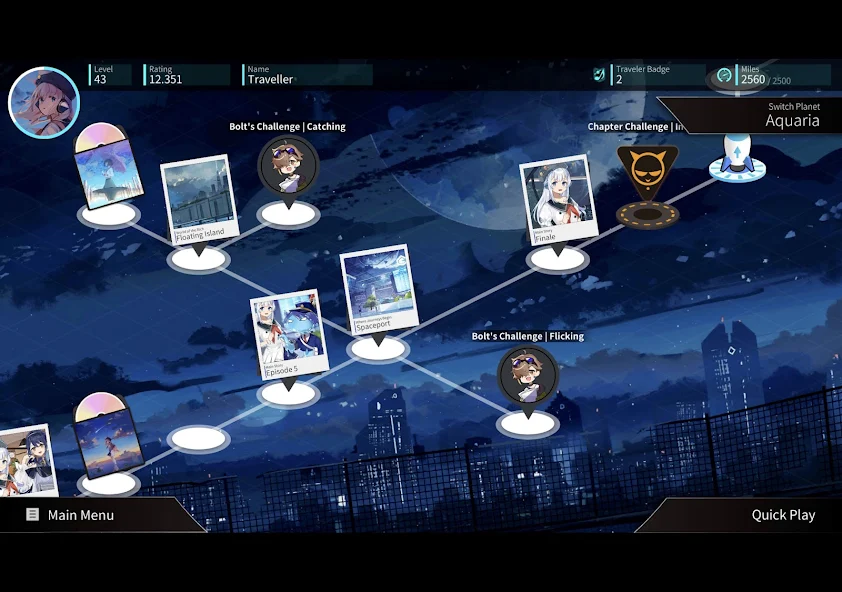Open the player avatar profile
The height and width of the screenshot is (592, 842).
(x=44, y=102)
